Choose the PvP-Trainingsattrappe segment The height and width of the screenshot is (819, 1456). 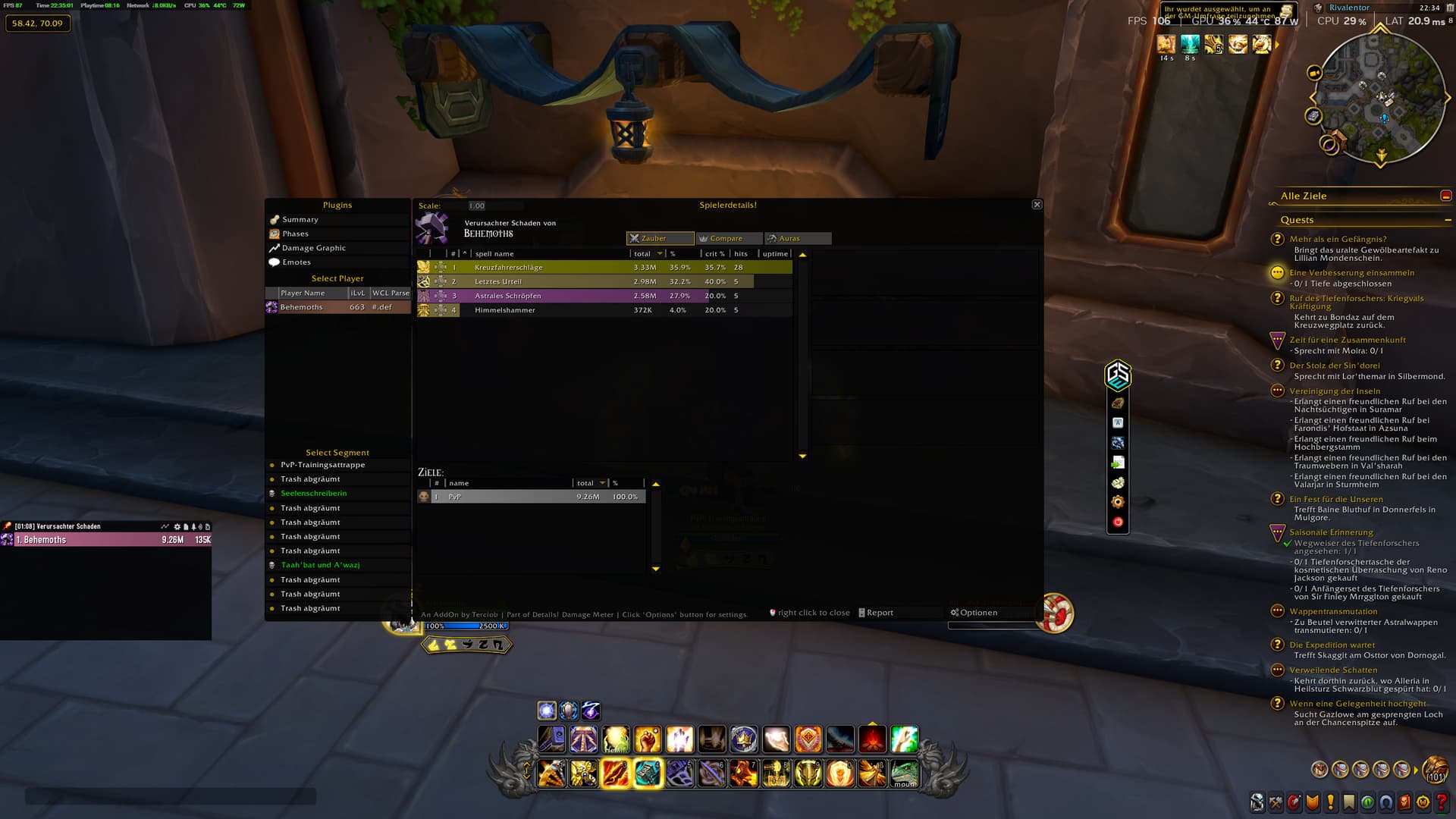[322, 465]
